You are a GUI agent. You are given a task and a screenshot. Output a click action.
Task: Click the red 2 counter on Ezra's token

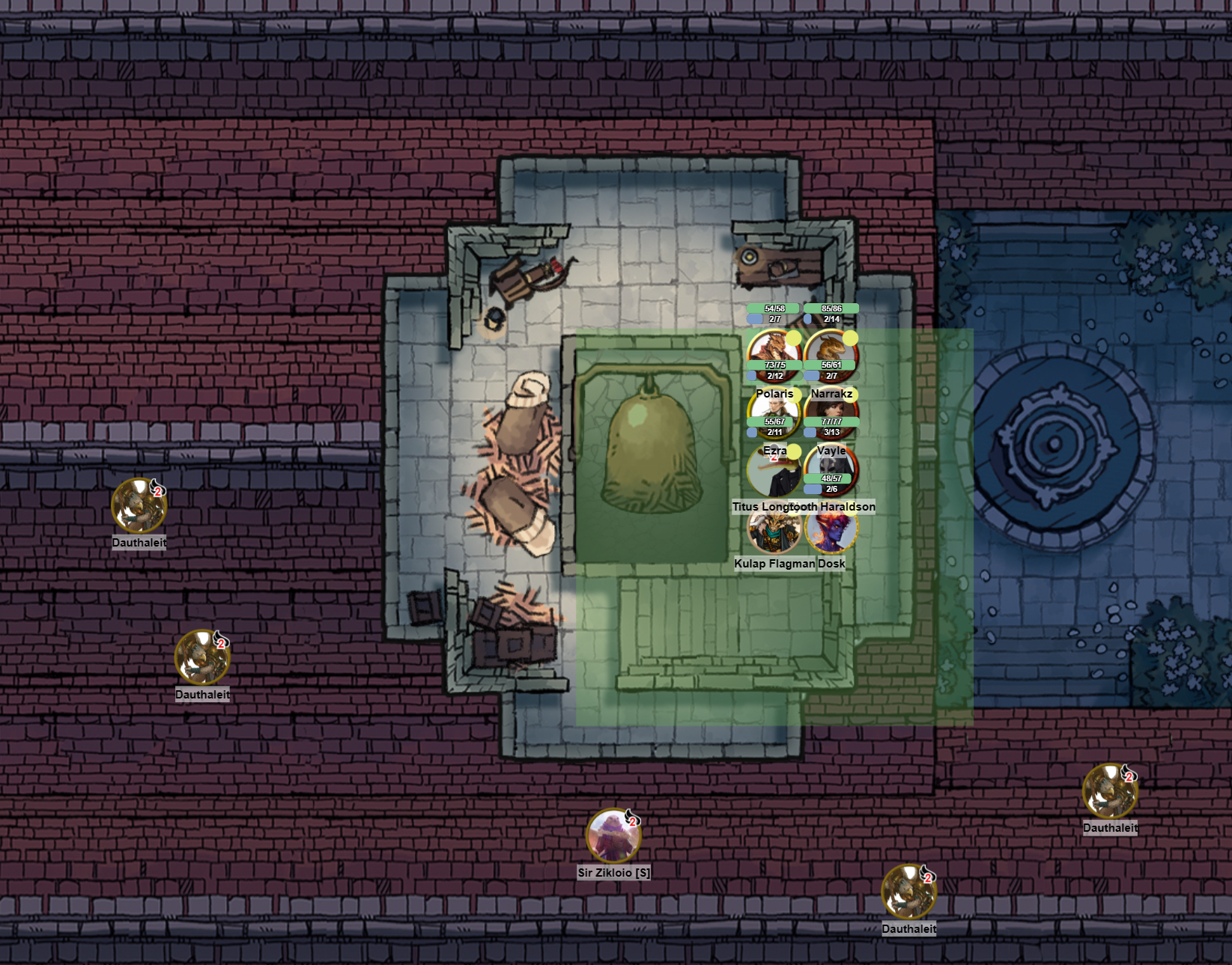(x=774, y=457)
